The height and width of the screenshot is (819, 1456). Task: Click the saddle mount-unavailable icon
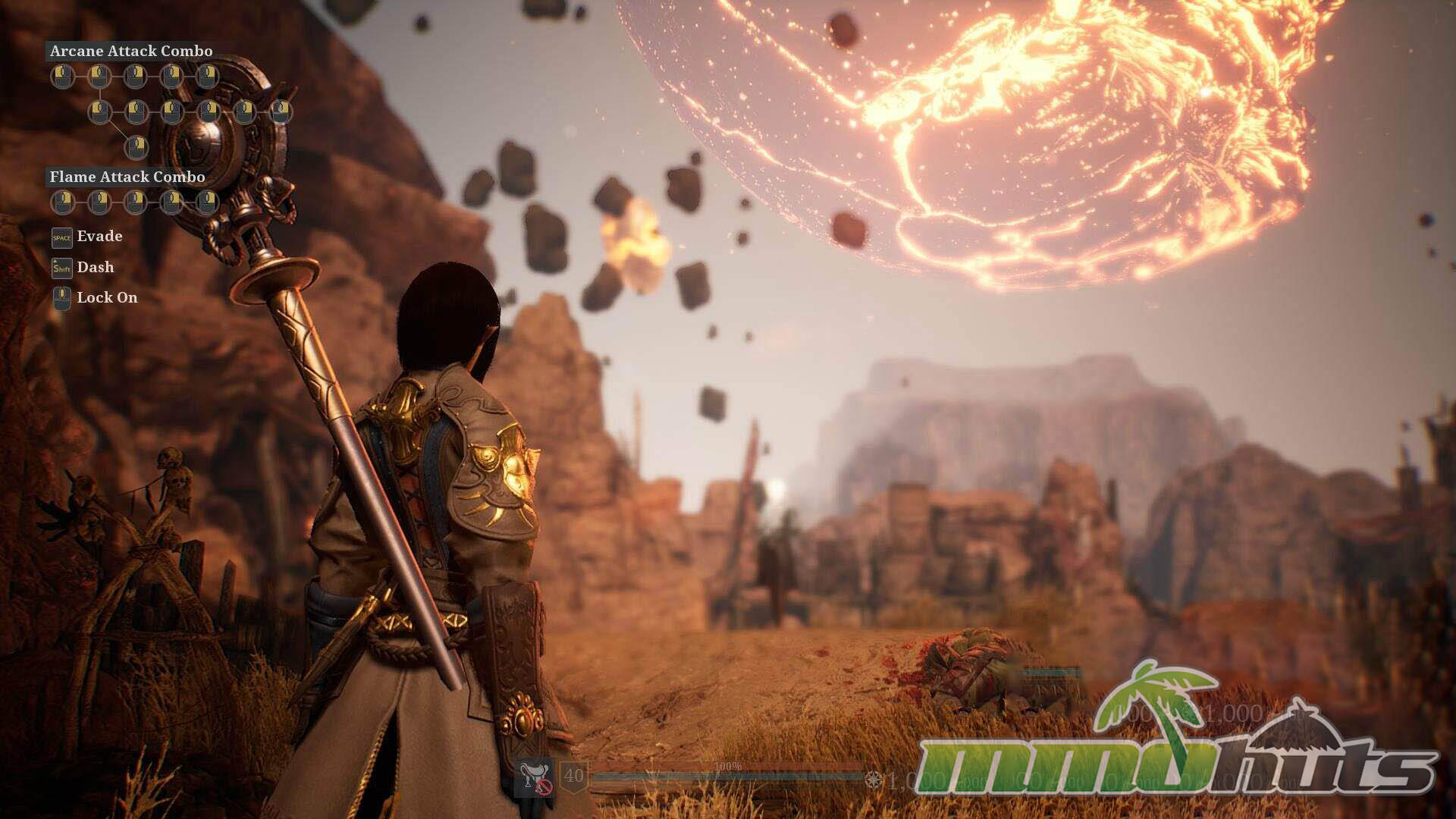pyautogui.click(x=535, y=779)
